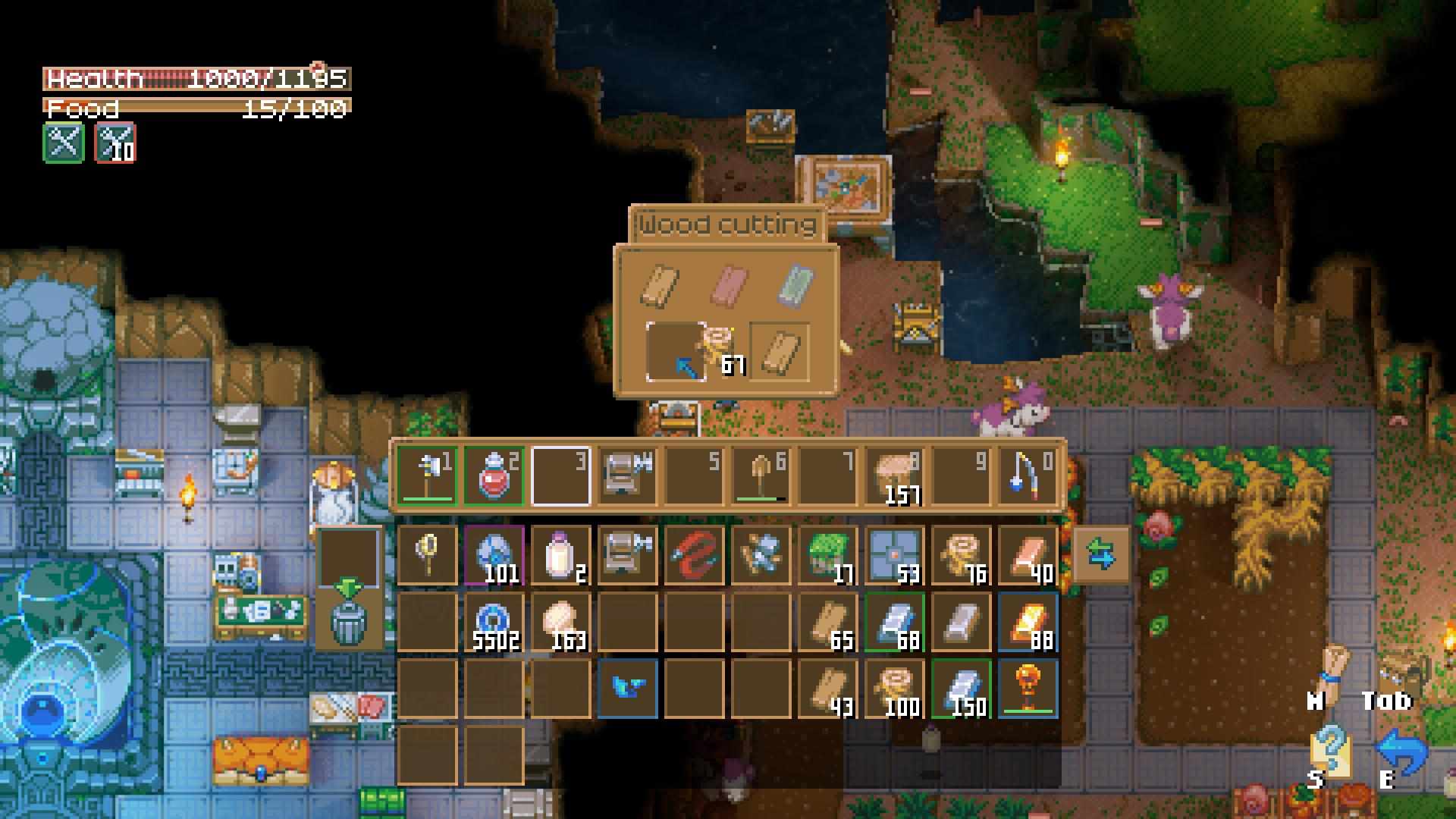
Task: Click the sort inventory arrows button
Action: 1101,556
